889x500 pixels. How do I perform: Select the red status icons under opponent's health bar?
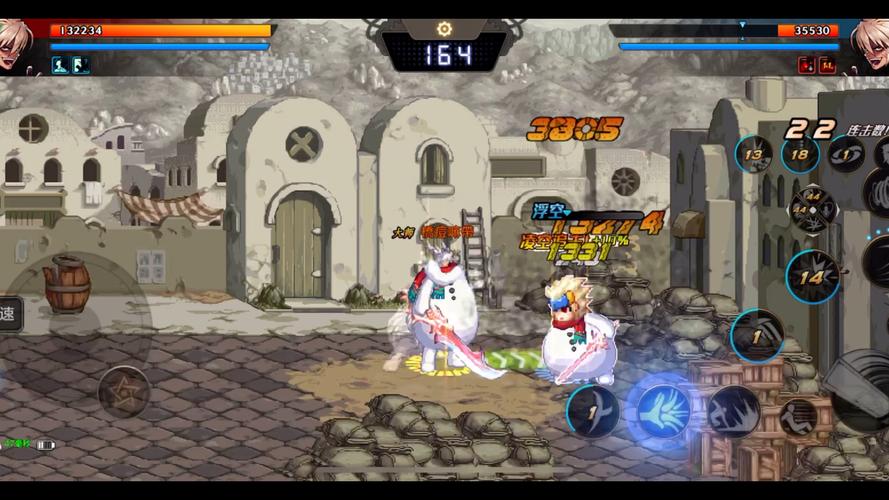pos(817,65)
